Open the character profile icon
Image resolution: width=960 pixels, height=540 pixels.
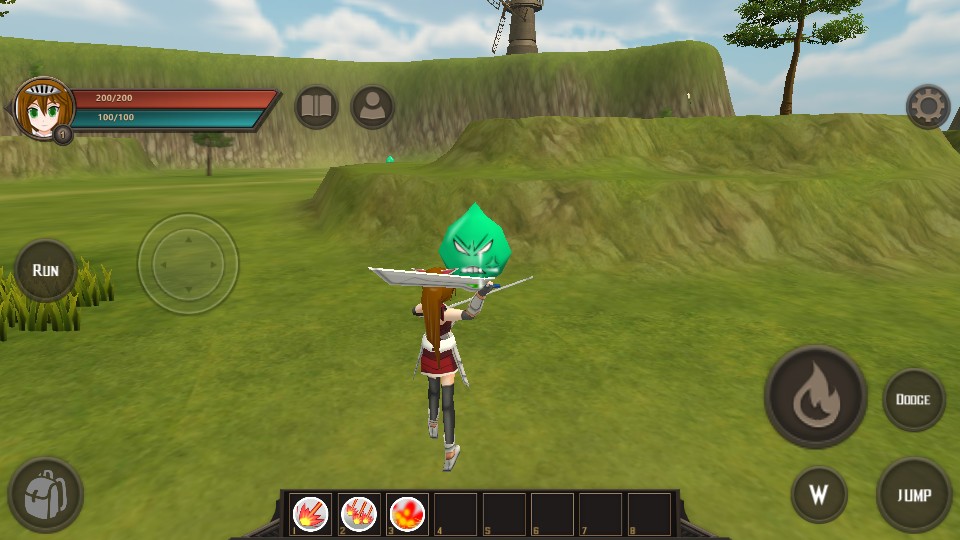[373, 107]
